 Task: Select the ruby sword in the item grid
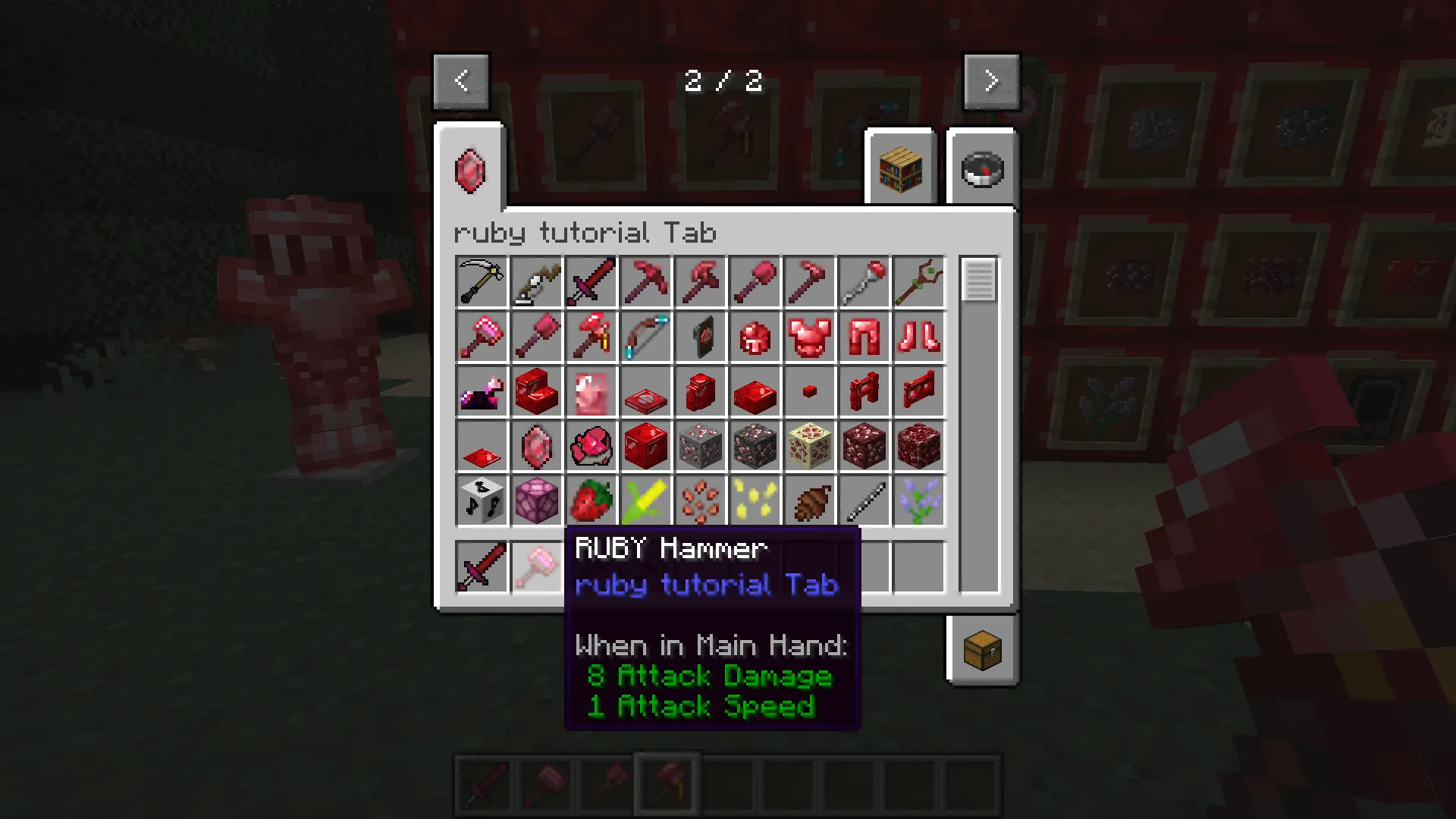591,281
